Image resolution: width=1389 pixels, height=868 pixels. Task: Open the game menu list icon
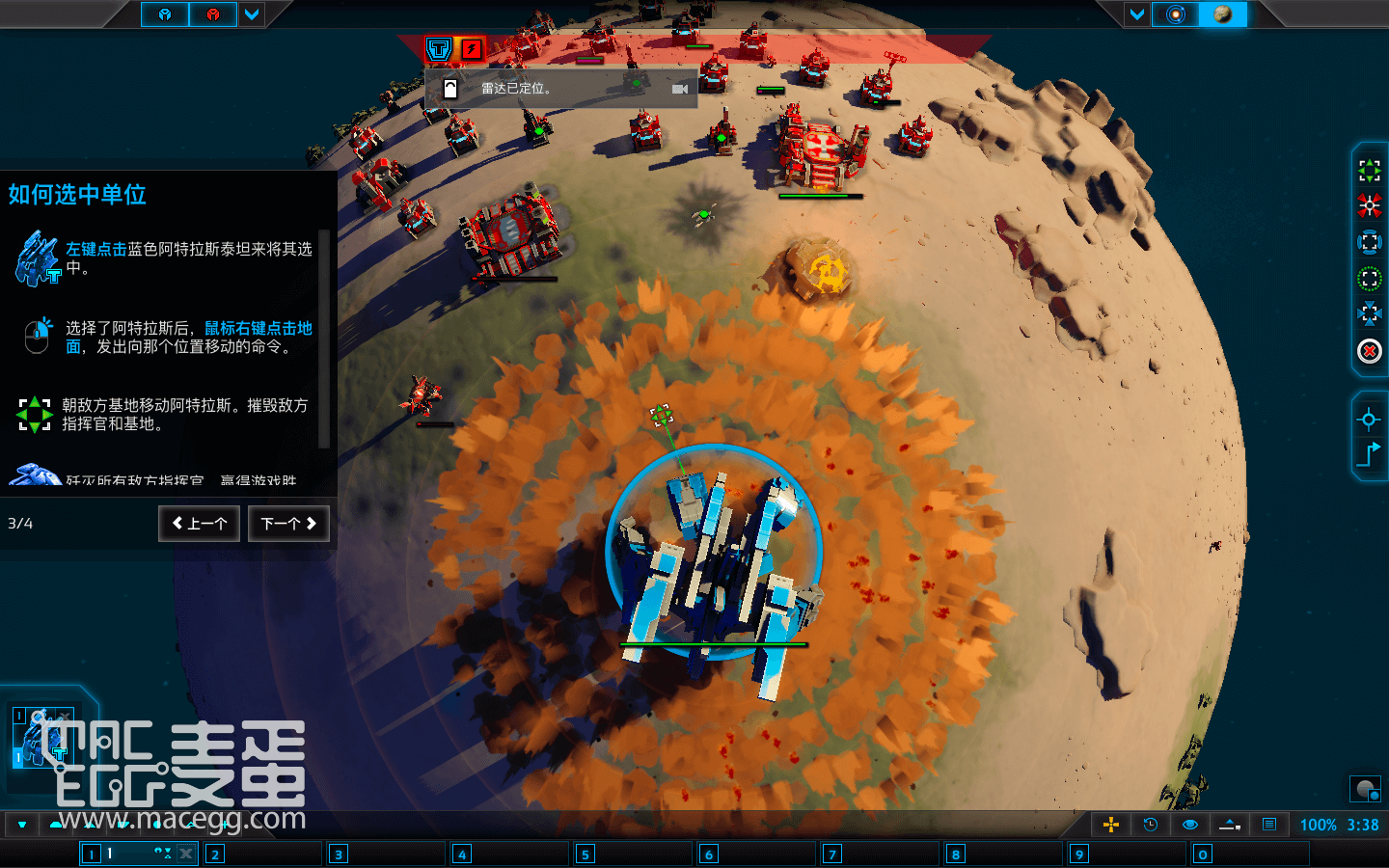pyautogui.click(x=1269, y=825)
